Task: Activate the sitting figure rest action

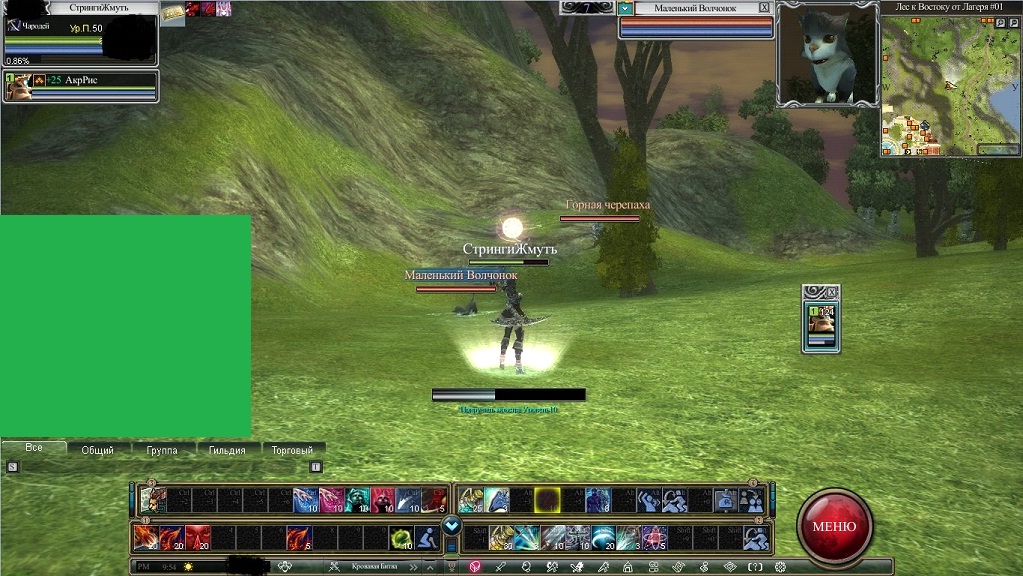Action: (x=427, y=539)
